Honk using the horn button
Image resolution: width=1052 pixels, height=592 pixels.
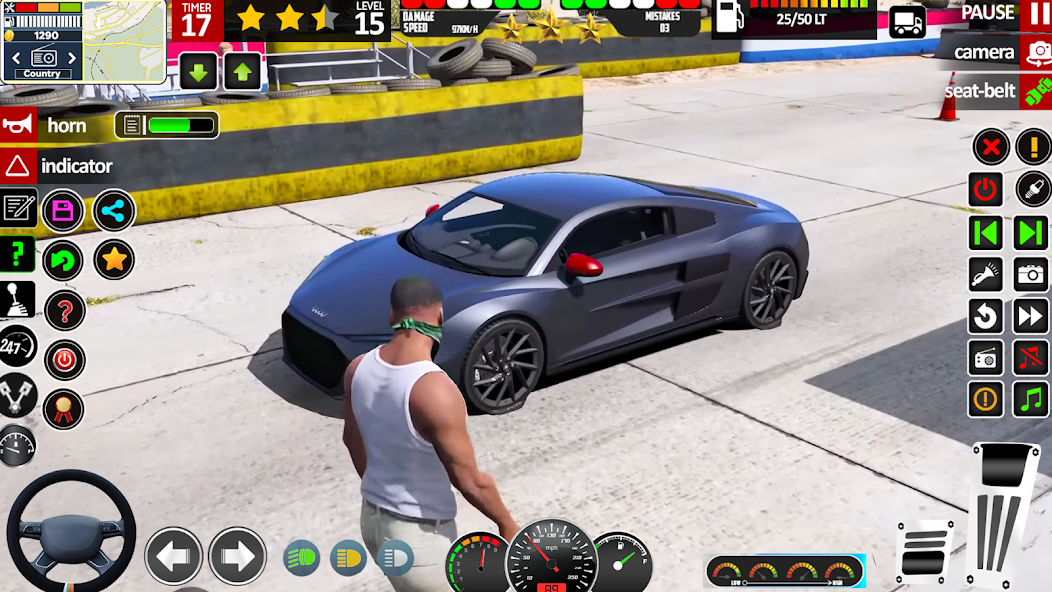[x=47, y=126]
